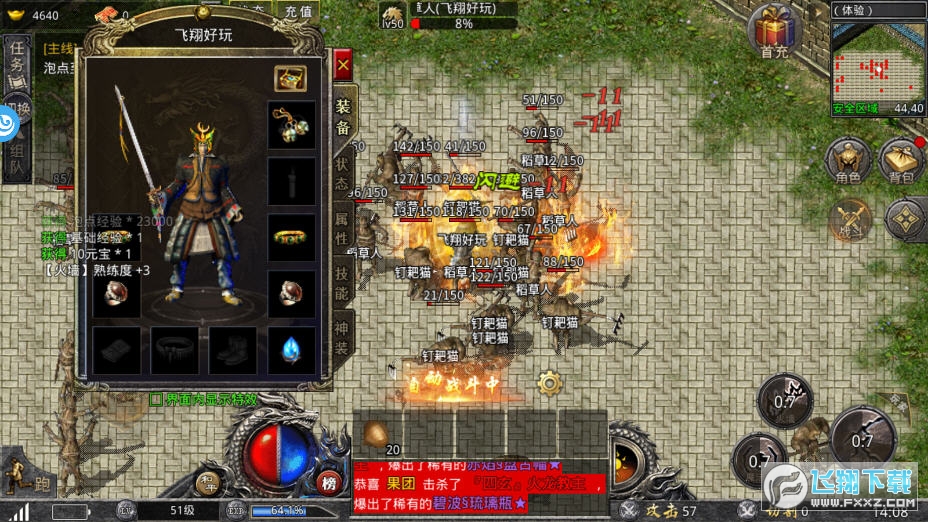
Task: Switch to the 状态 status tab
Action: pos(342,173)
